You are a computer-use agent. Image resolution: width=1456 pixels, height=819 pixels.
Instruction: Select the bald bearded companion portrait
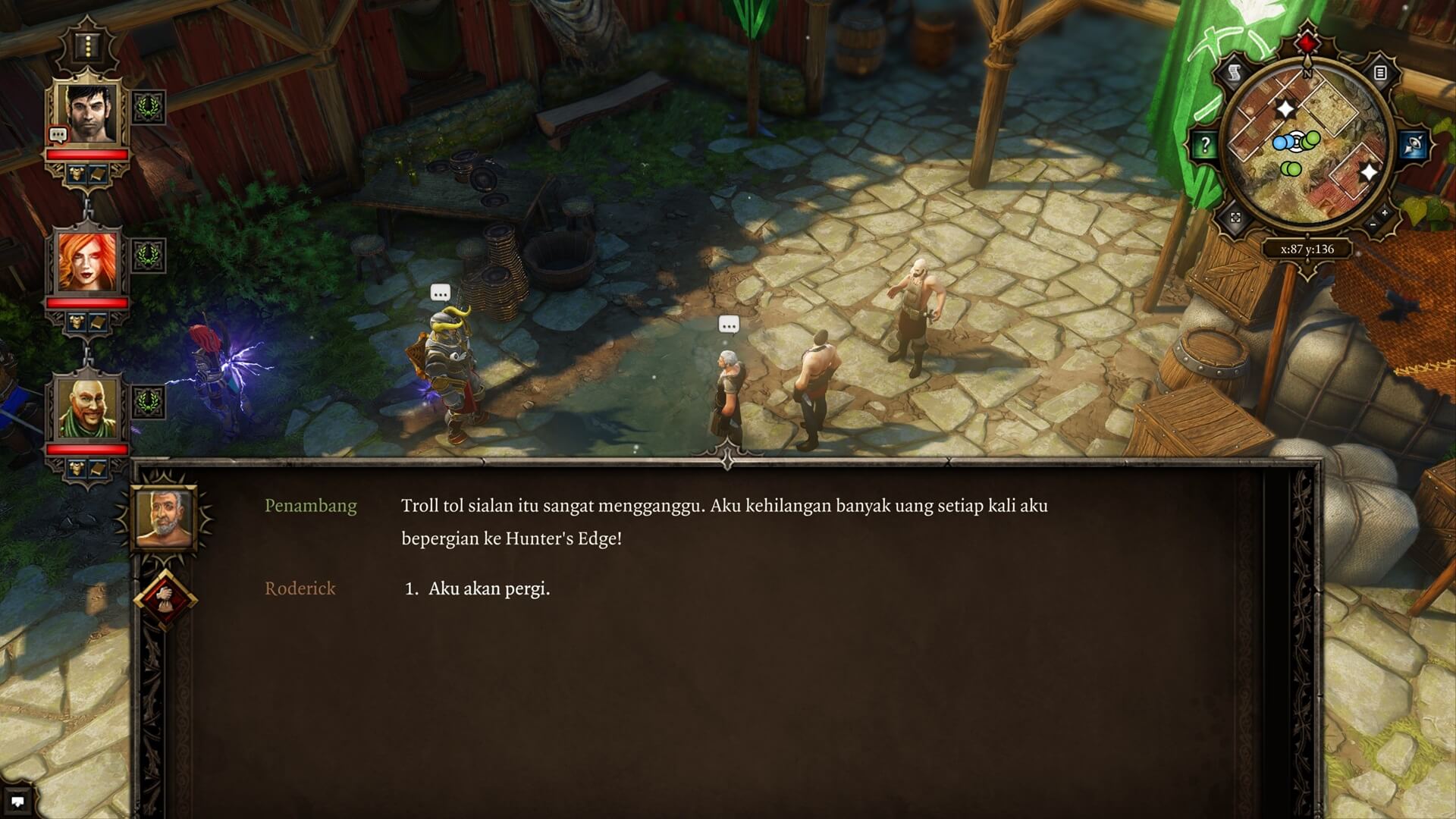pyautogui.click(x=88, y=409)
